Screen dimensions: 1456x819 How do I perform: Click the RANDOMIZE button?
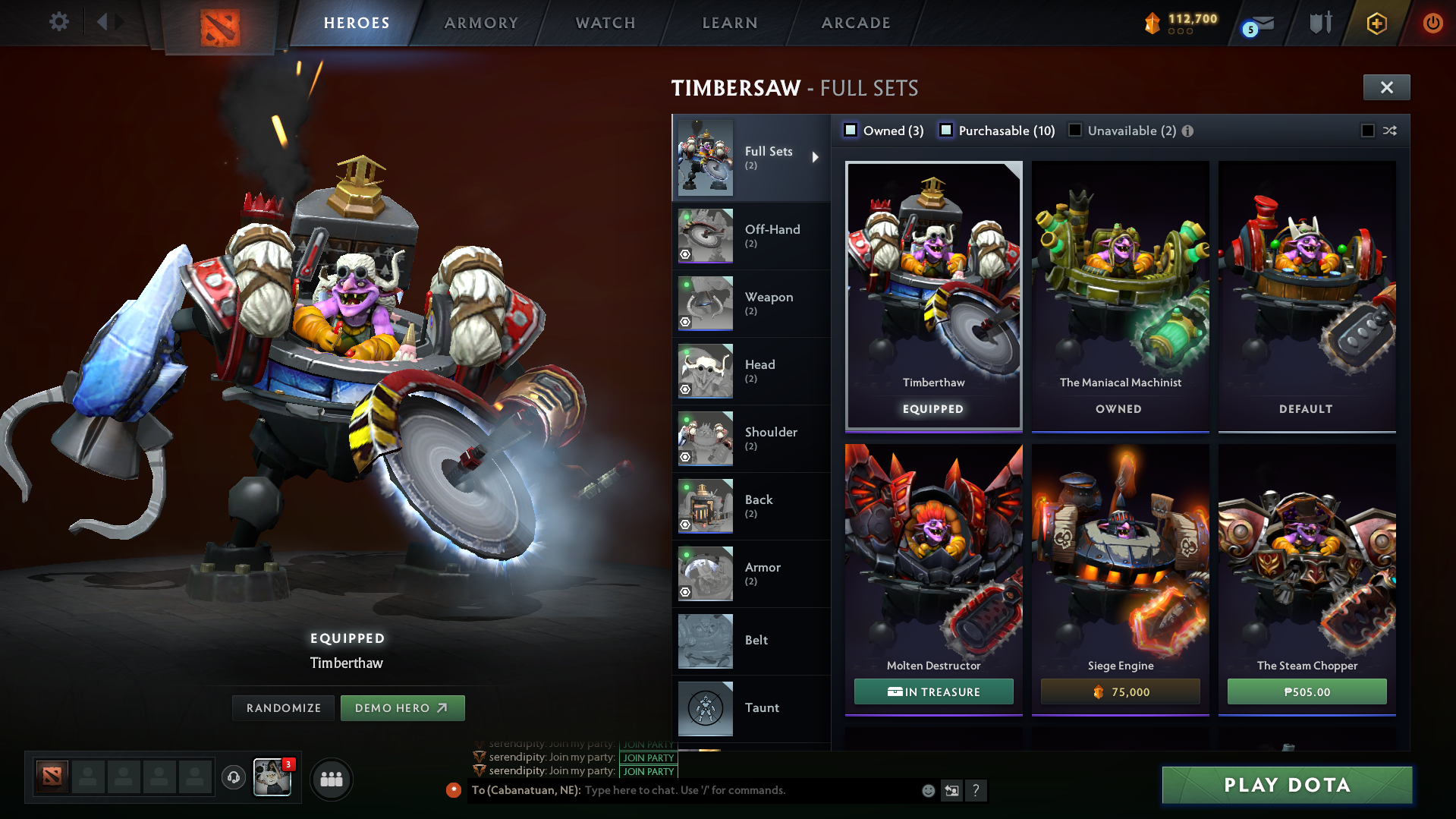(x=283, y=707)
